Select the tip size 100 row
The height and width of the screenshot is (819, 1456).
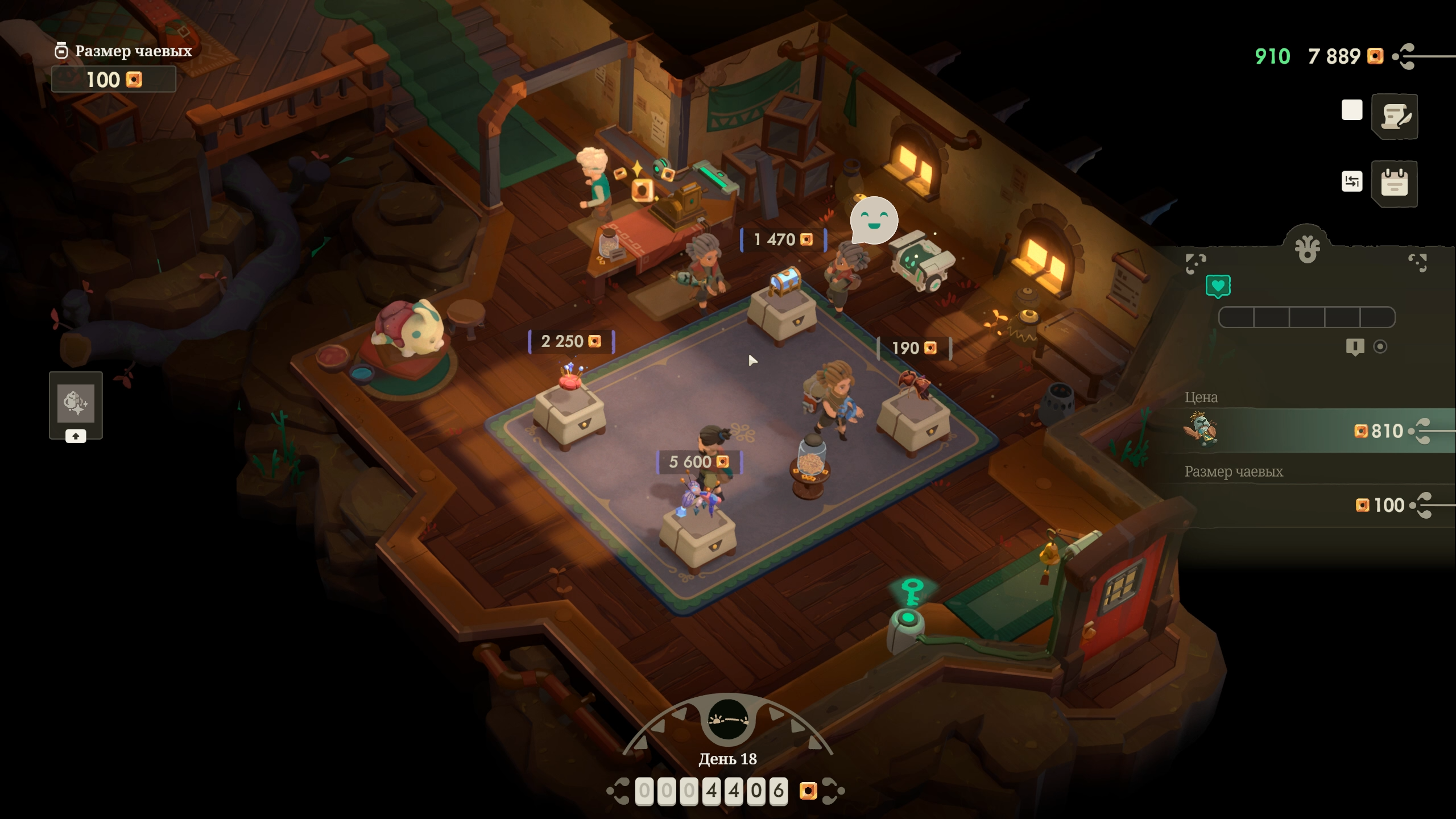tap(1308, 505)
